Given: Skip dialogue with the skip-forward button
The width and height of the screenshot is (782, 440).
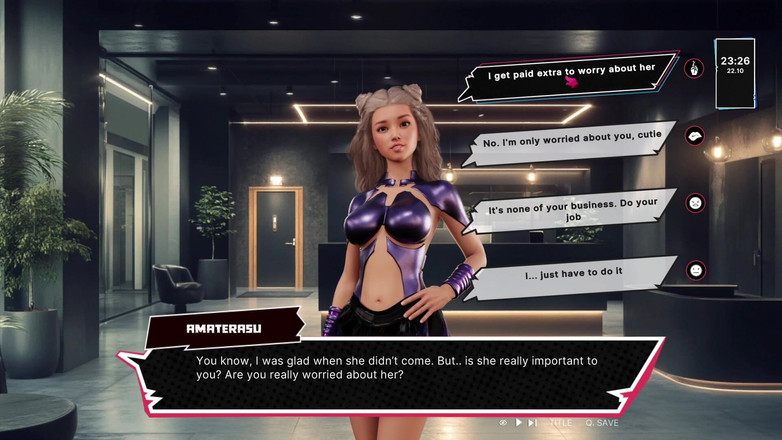Looking at the screenshot, I should coord(532,422).
